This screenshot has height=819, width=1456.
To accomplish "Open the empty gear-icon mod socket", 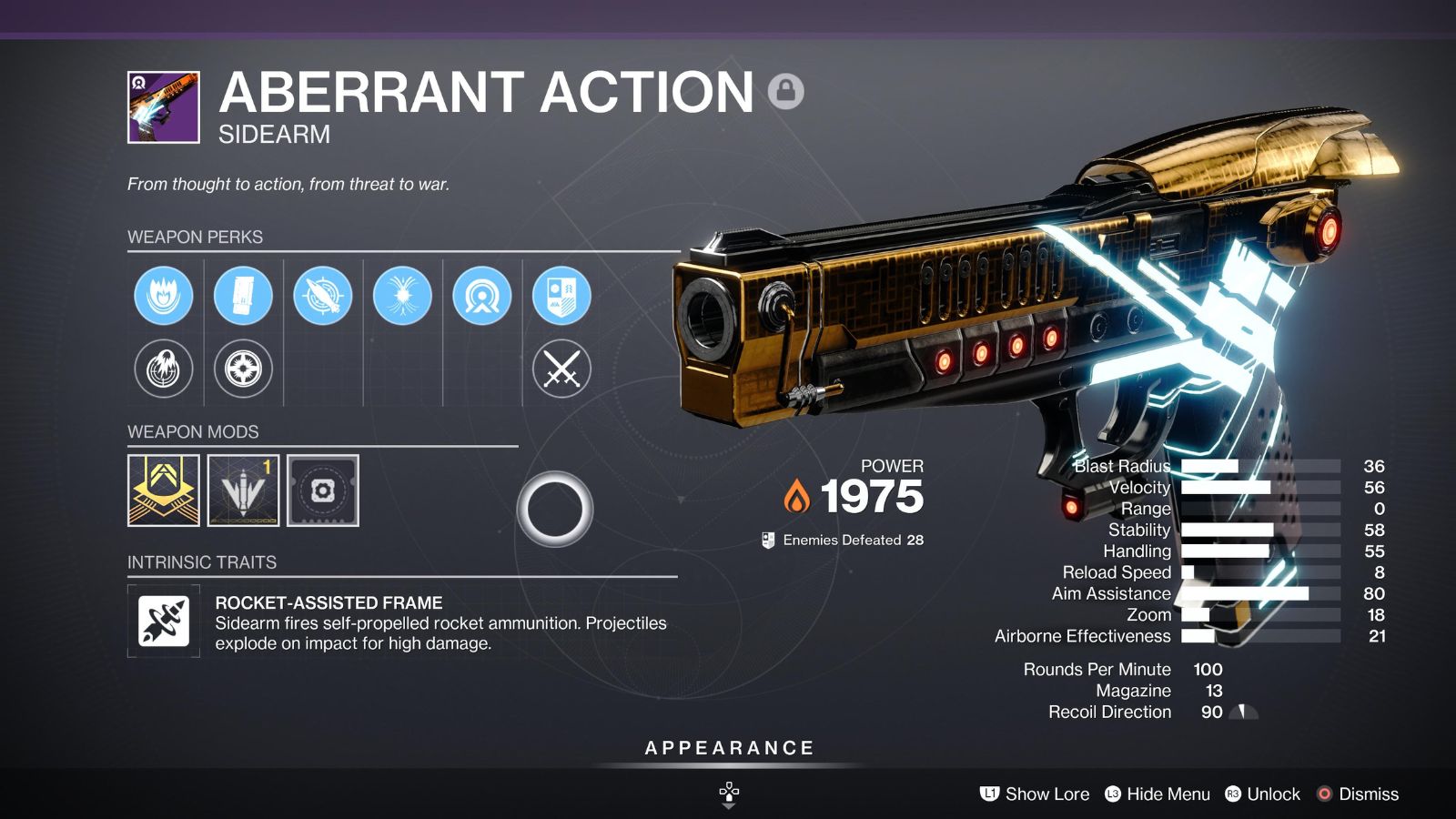I will pyautogui.click(x=323, y=490).
